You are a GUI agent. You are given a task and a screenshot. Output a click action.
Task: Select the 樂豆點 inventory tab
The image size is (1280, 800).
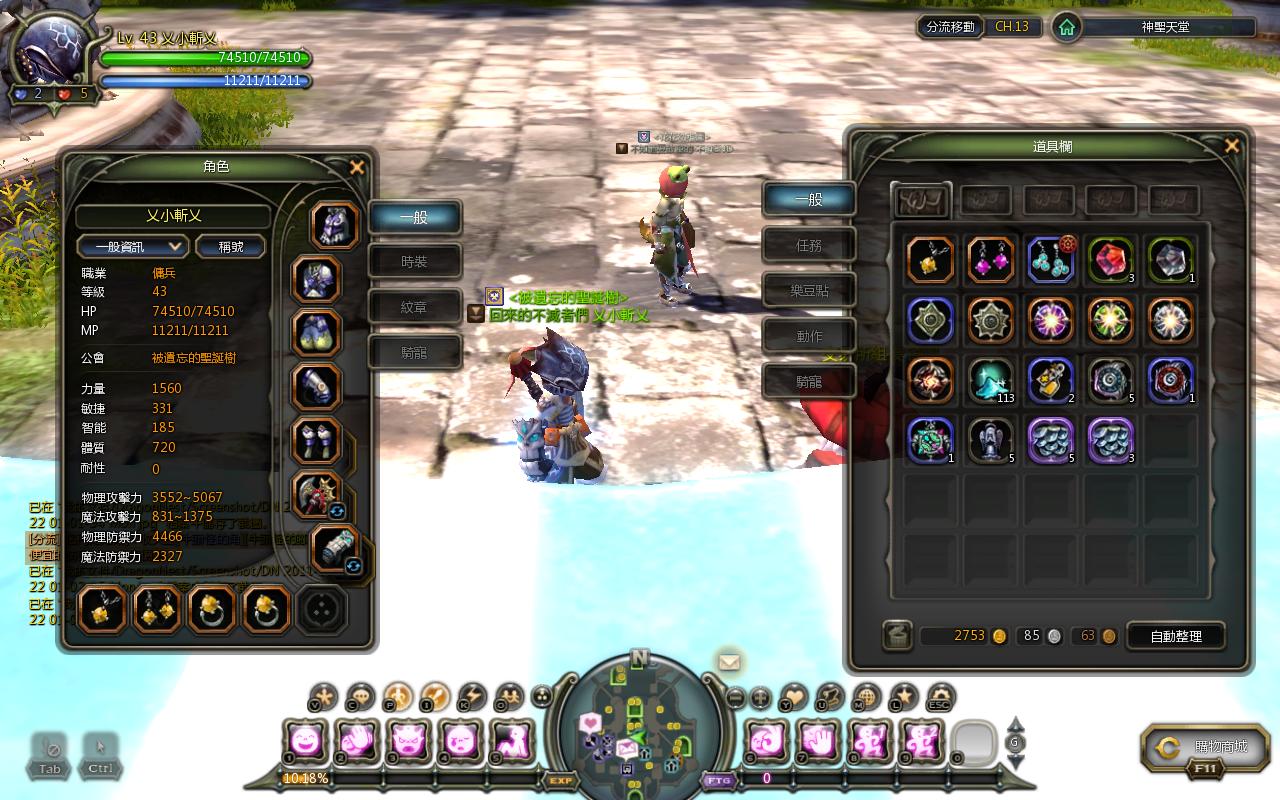pyautogui.click(x=809, y=291)
